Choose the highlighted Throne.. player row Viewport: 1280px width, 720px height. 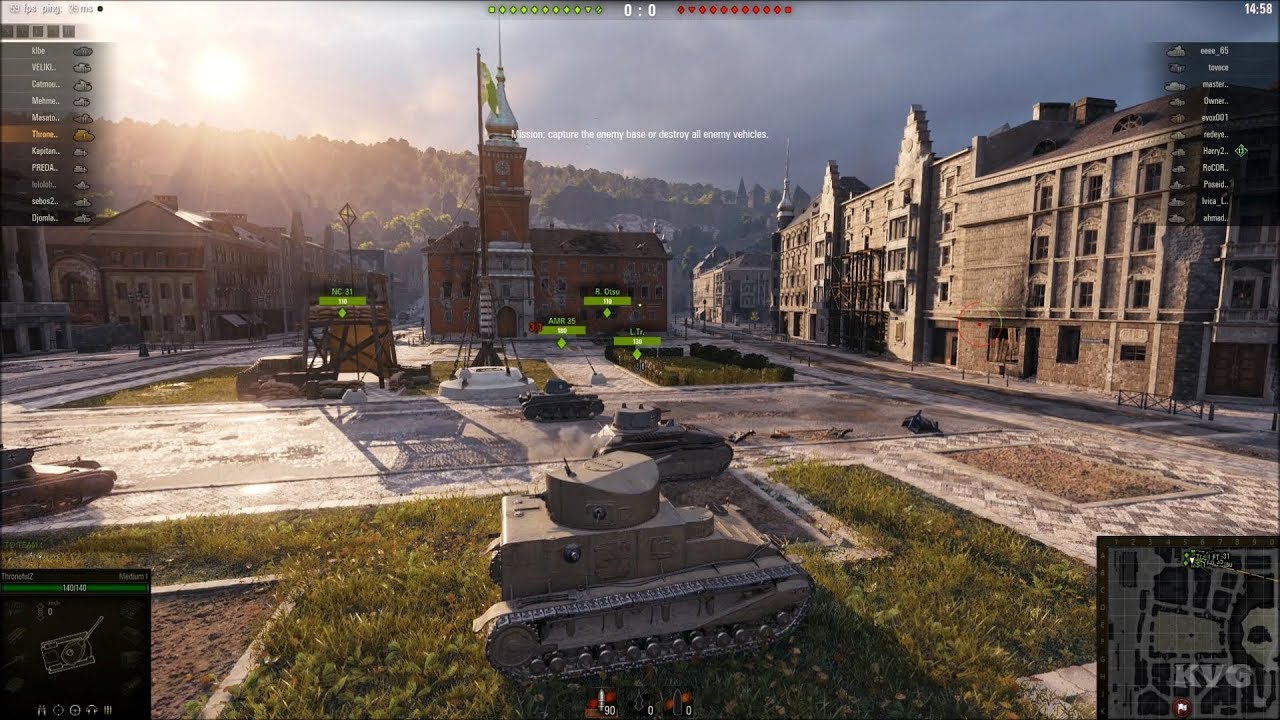[46, 134]
